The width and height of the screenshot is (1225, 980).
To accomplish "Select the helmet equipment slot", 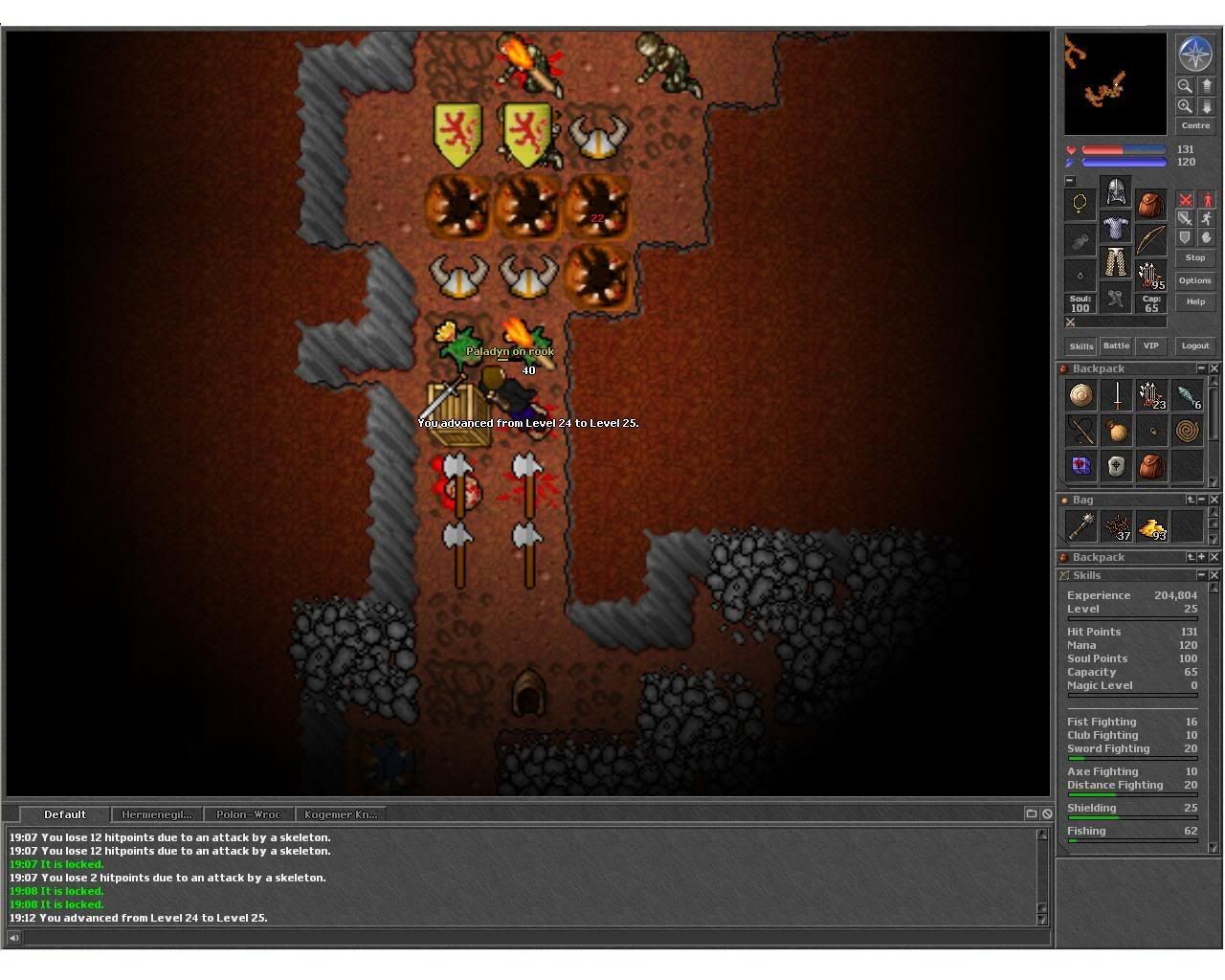I will click(x=1116, y=191).
